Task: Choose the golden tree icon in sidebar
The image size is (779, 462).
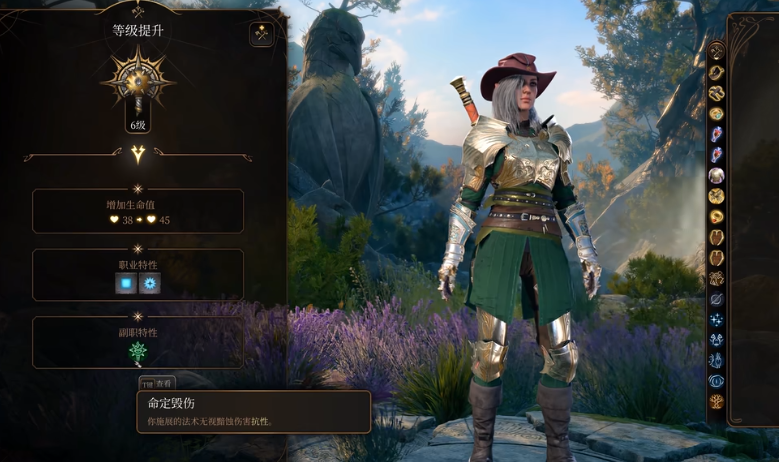Action: click(716, 402)
